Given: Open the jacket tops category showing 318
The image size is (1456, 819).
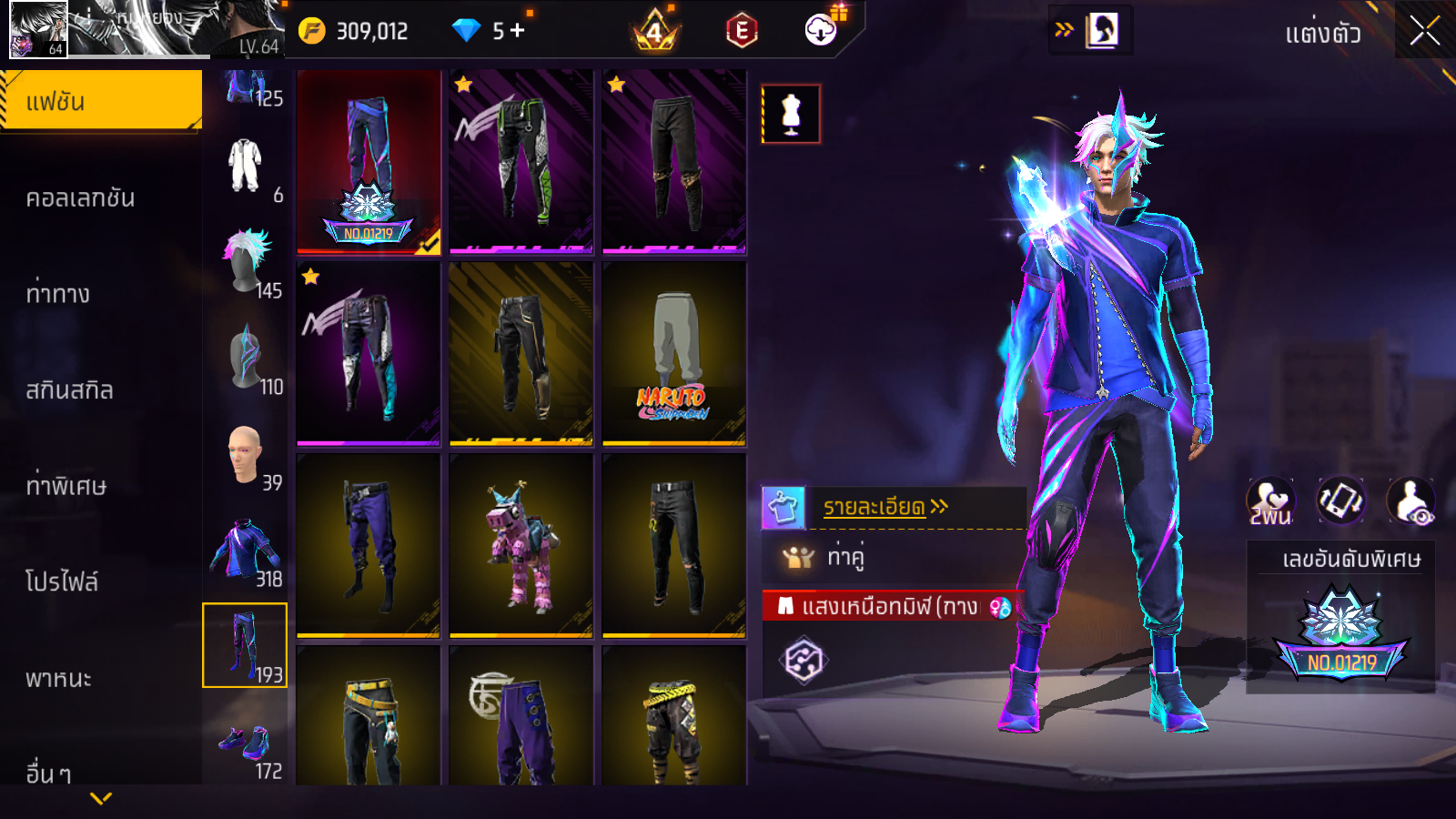Looking at the screenshot, I should [x=246, y=551].
